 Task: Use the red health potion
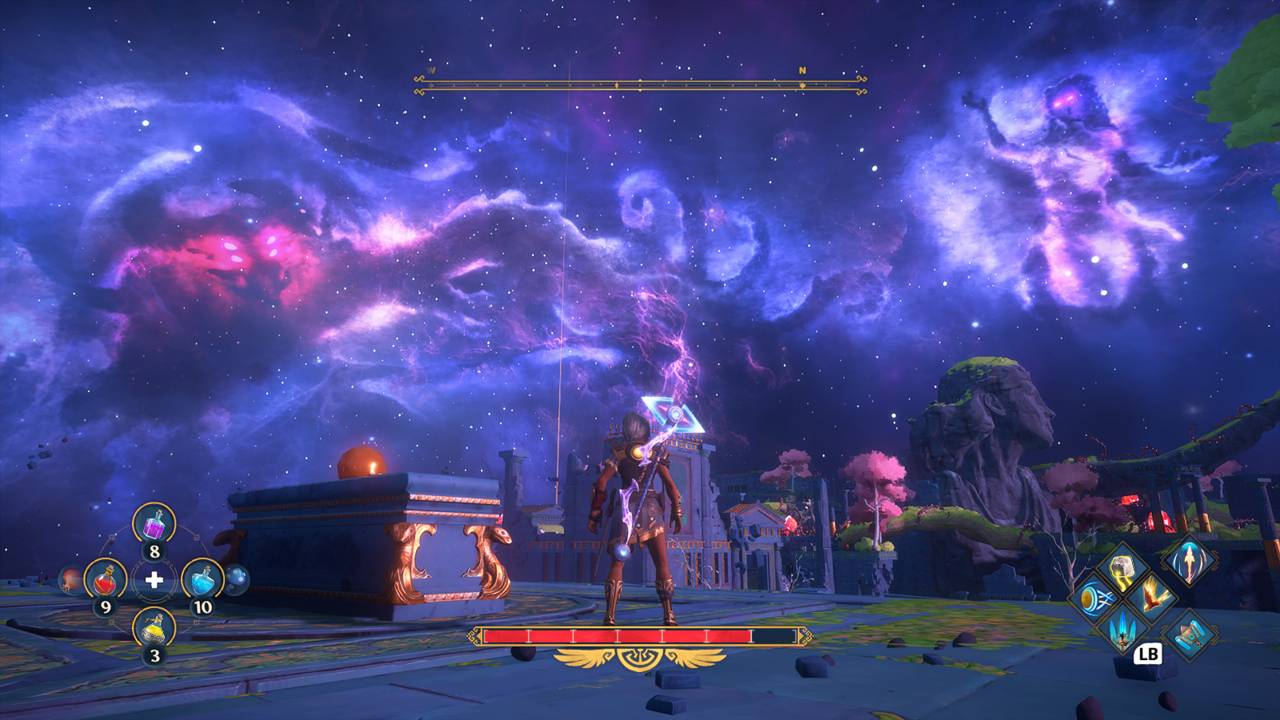(x=105, y=578)
